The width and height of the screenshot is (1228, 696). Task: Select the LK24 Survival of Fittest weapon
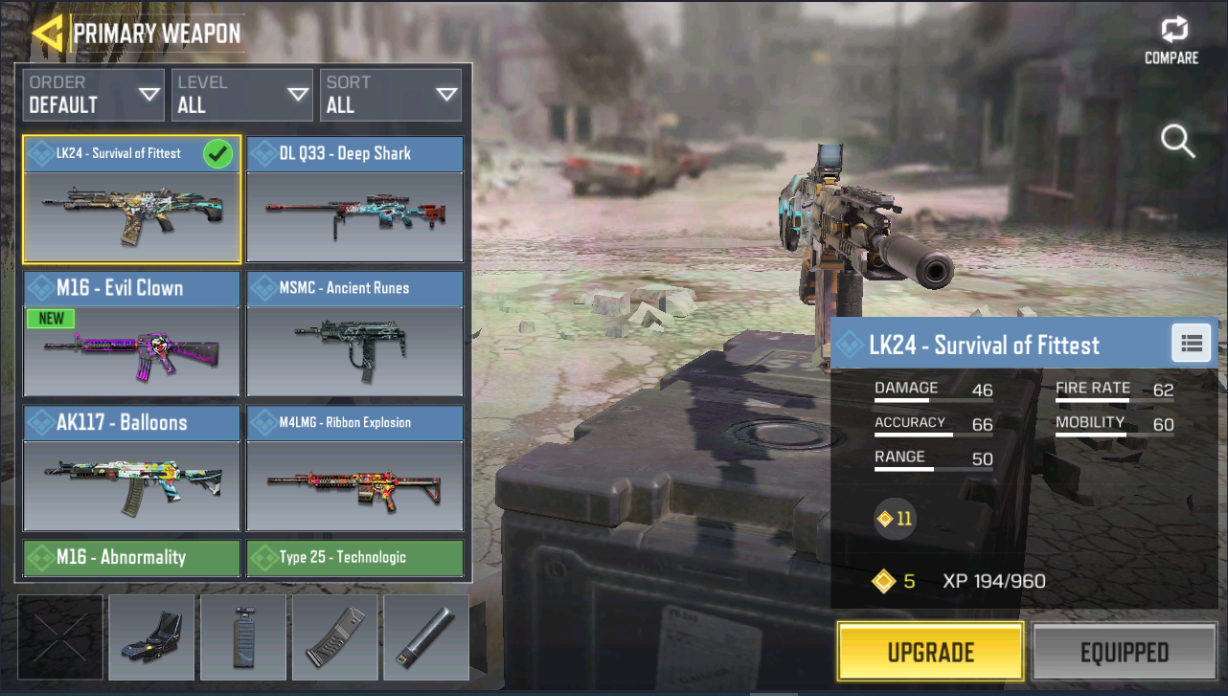point(132,200)
